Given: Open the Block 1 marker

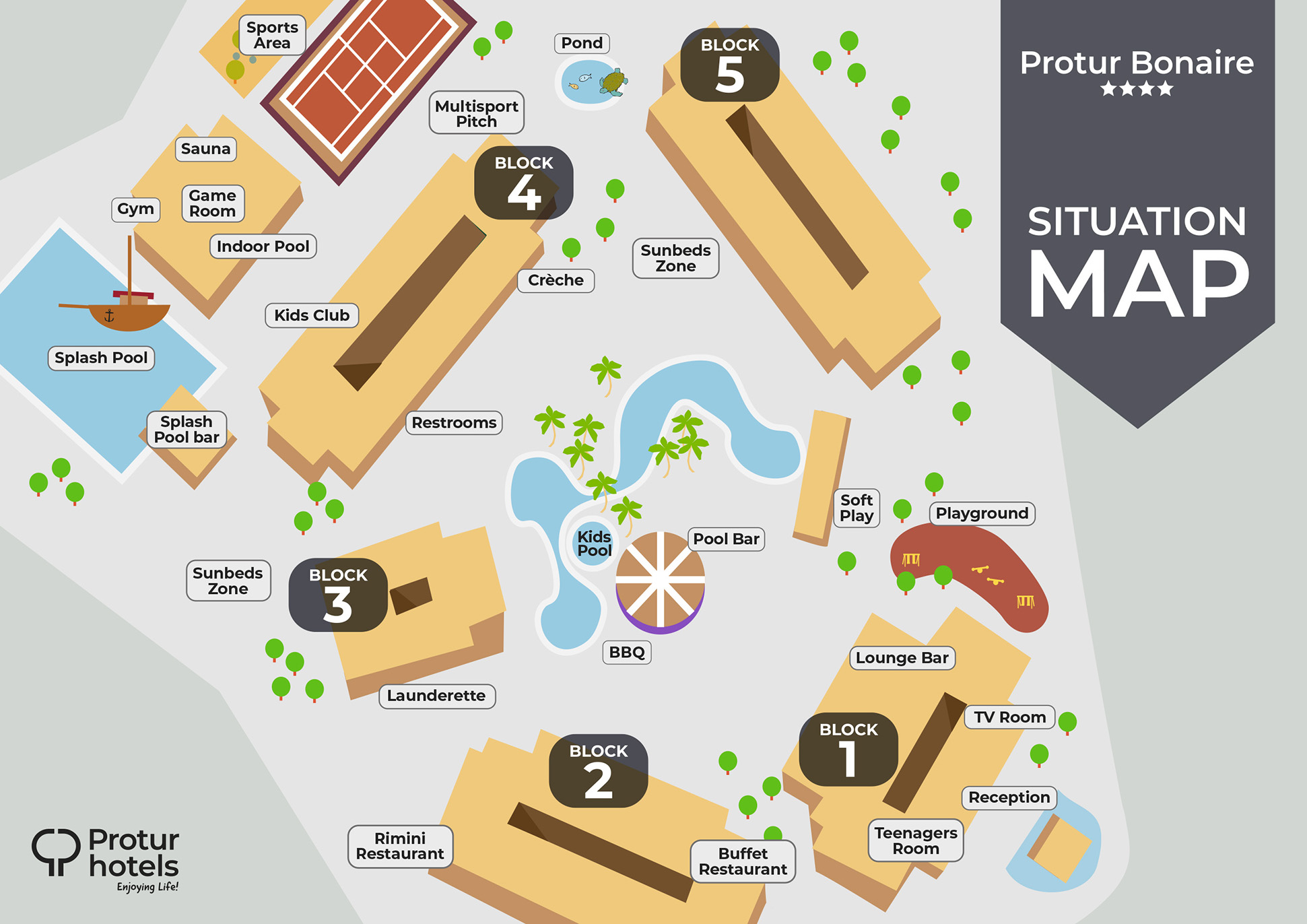Looking at the screenshot, I should [848, 749].
